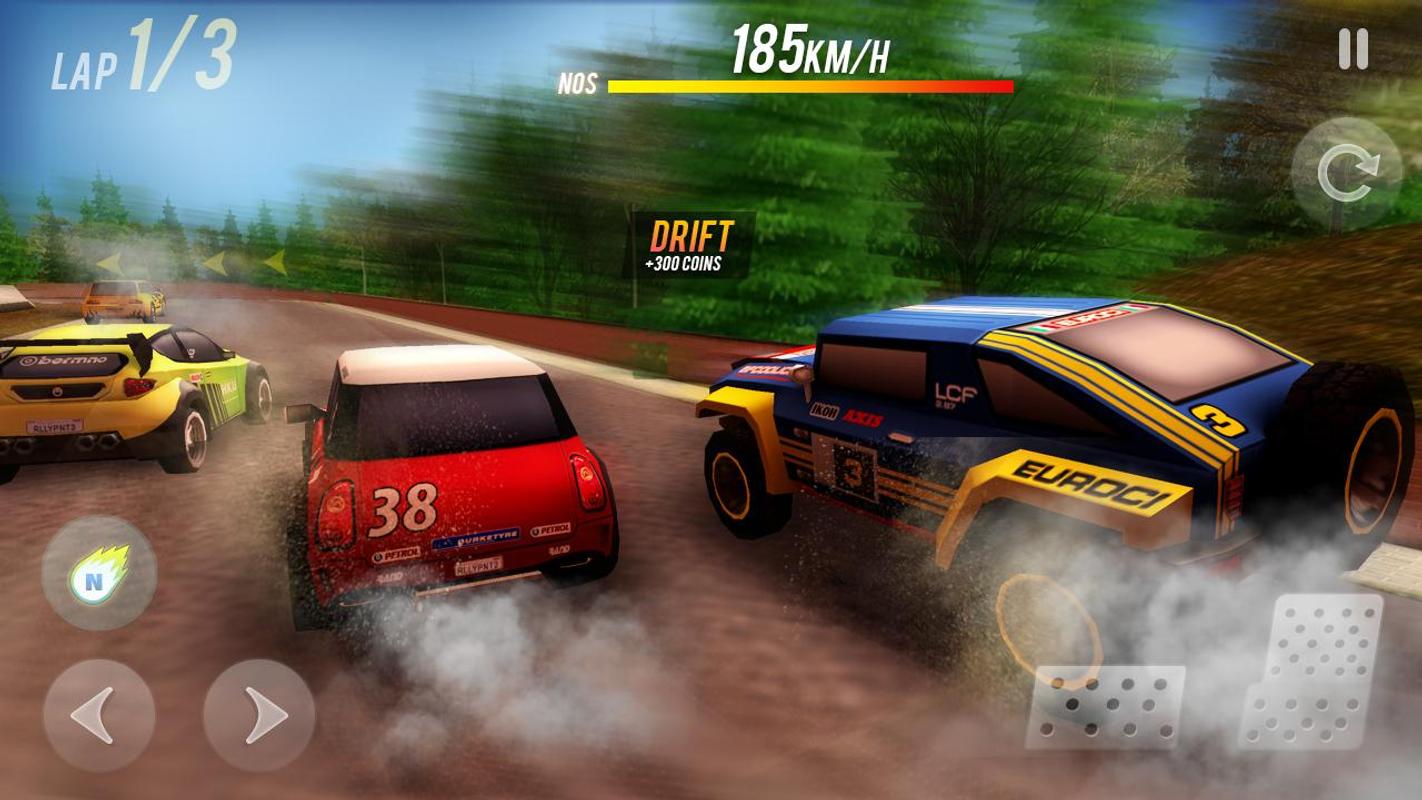Pause the race

(1352, 50)
